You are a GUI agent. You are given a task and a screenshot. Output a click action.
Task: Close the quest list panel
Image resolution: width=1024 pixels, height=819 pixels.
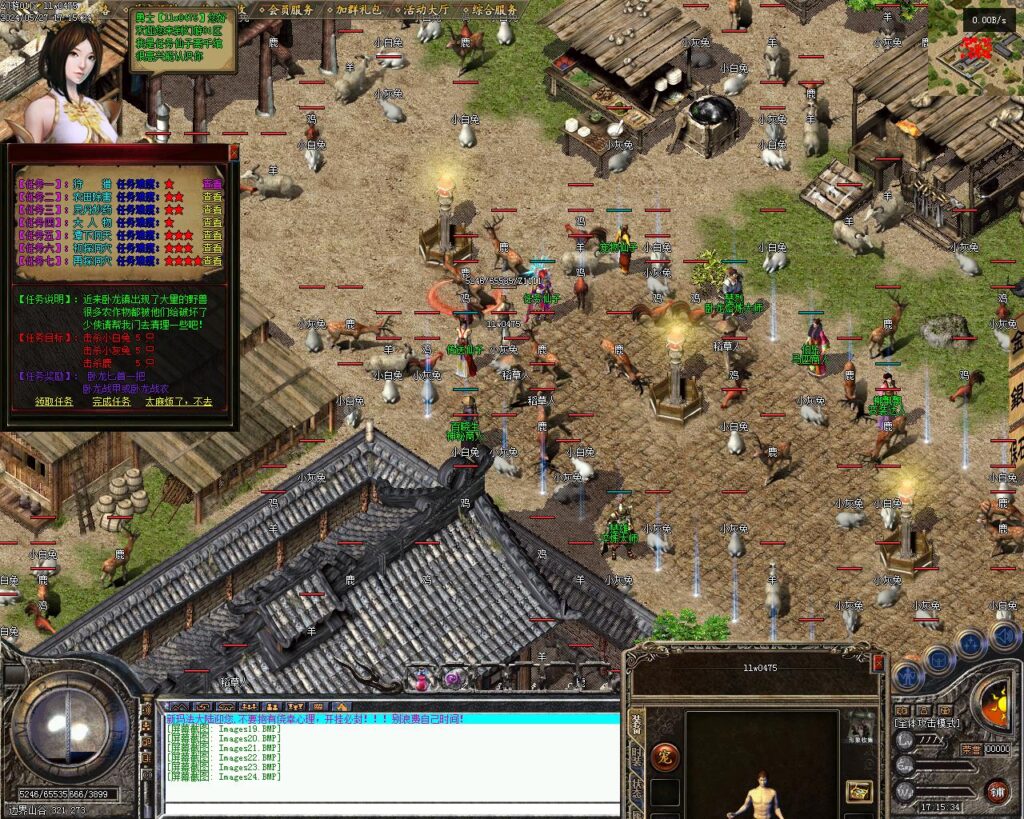tap(234, 153)
